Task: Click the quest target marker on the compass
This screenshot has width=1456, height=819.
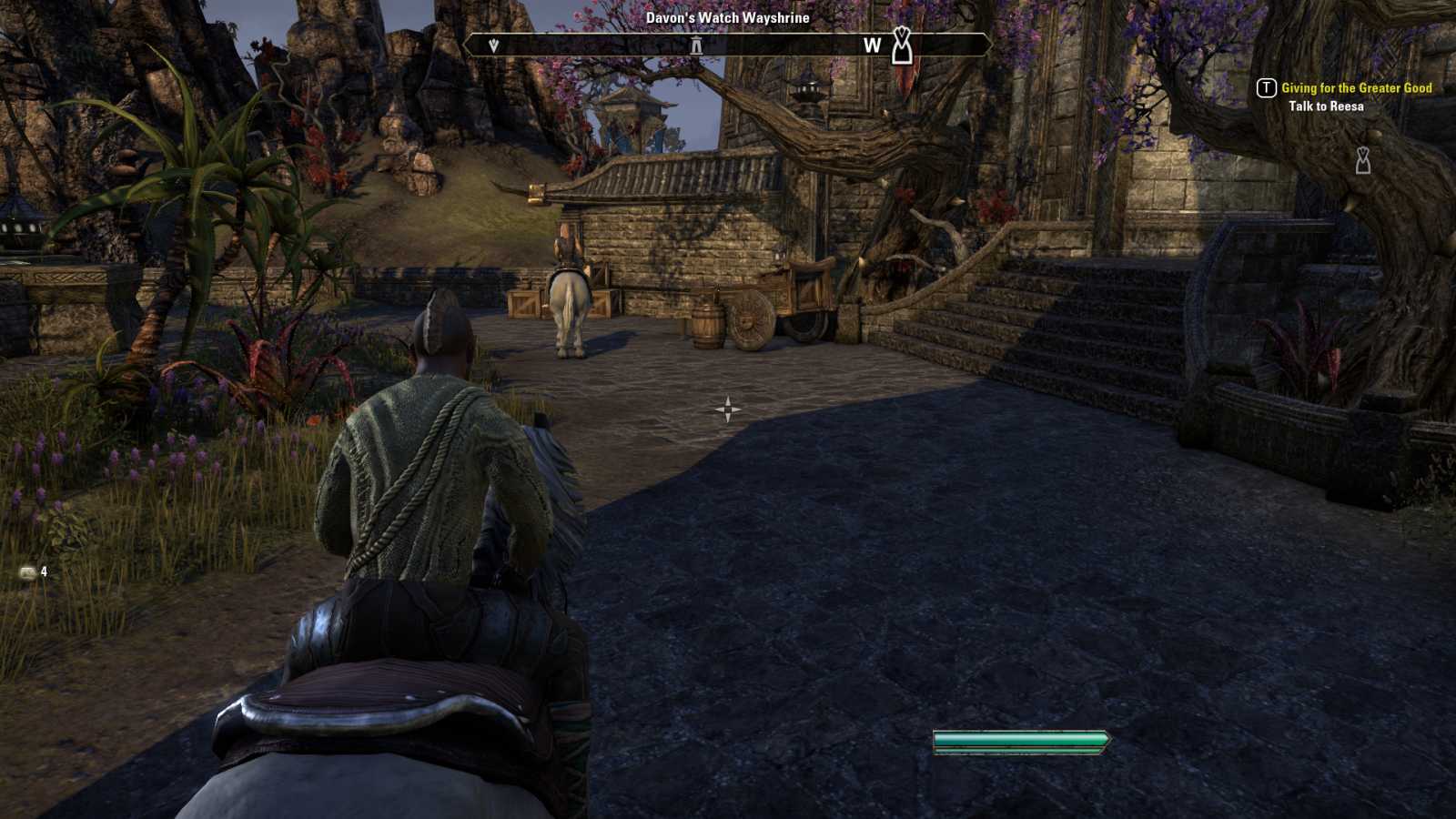Action: (x=901, y=45)
